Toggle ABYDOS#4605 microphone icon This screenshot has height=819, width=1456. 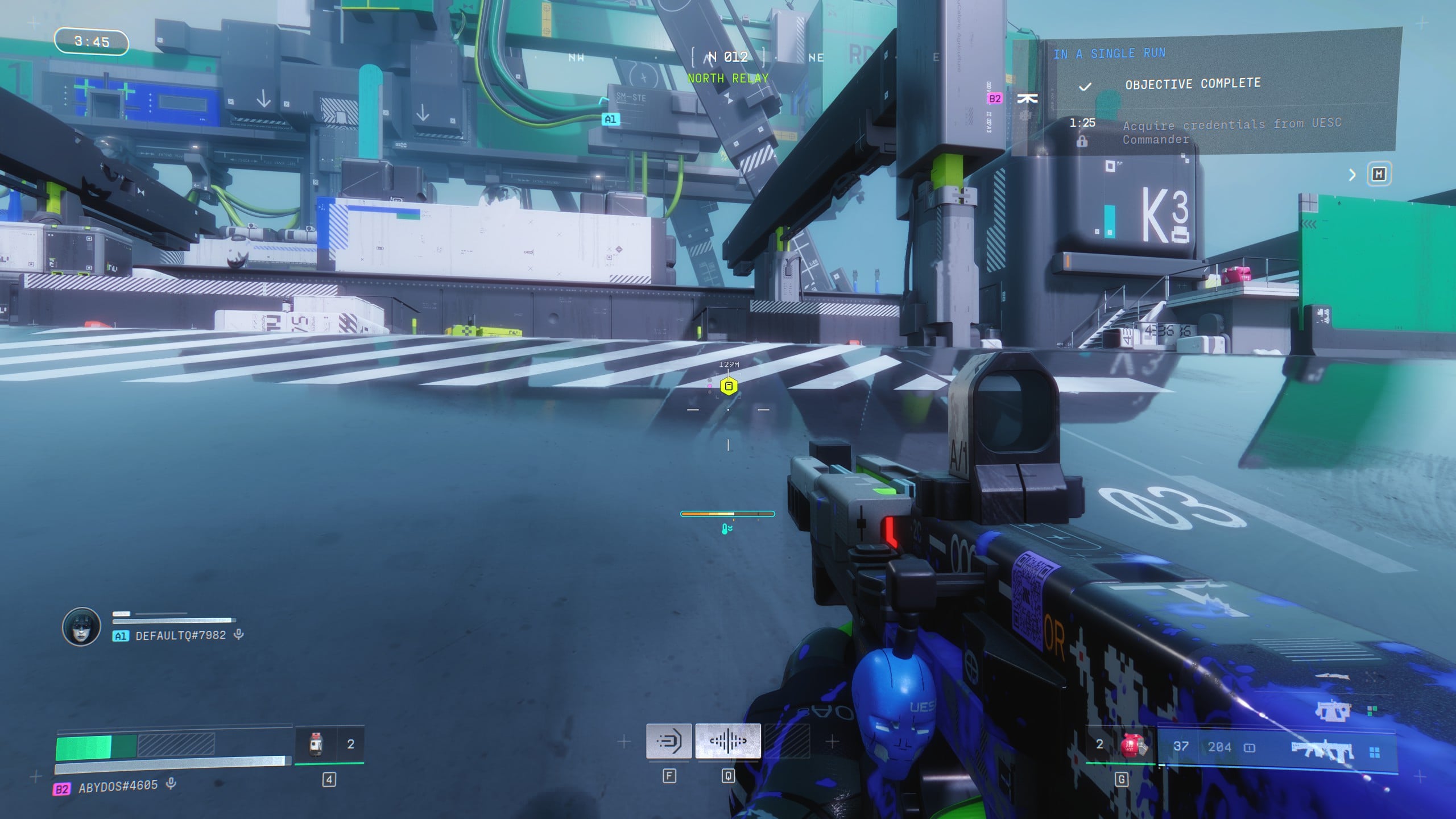[x=171, y=784]
